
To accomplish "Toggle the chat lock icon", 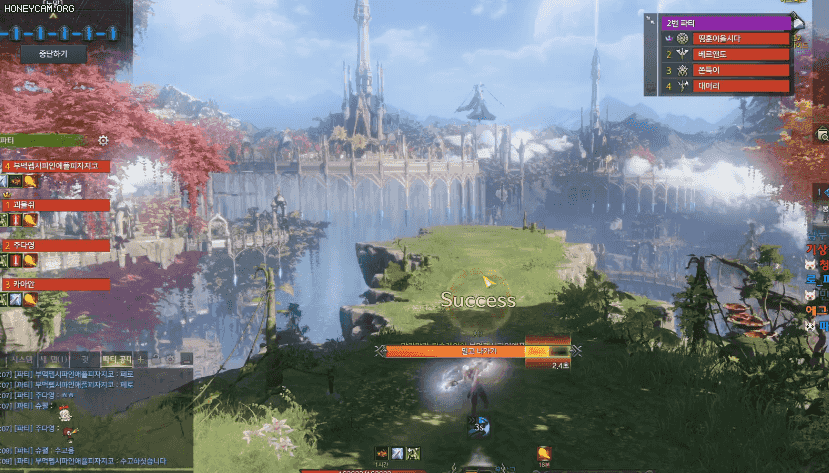I will 156,358.
